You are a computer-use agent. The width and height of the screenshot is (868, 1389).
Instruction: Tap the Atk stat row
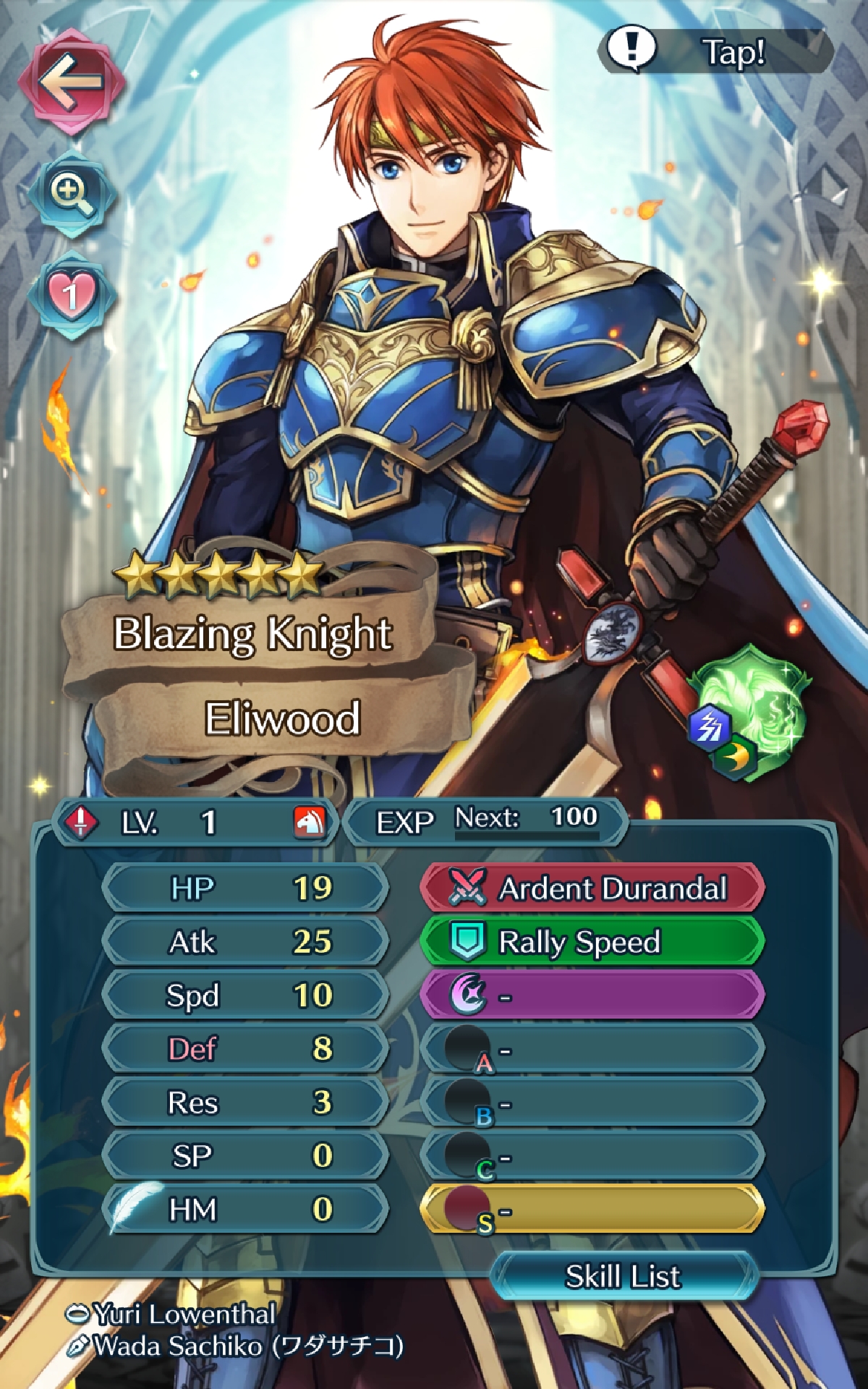click(x=244, y=941)
